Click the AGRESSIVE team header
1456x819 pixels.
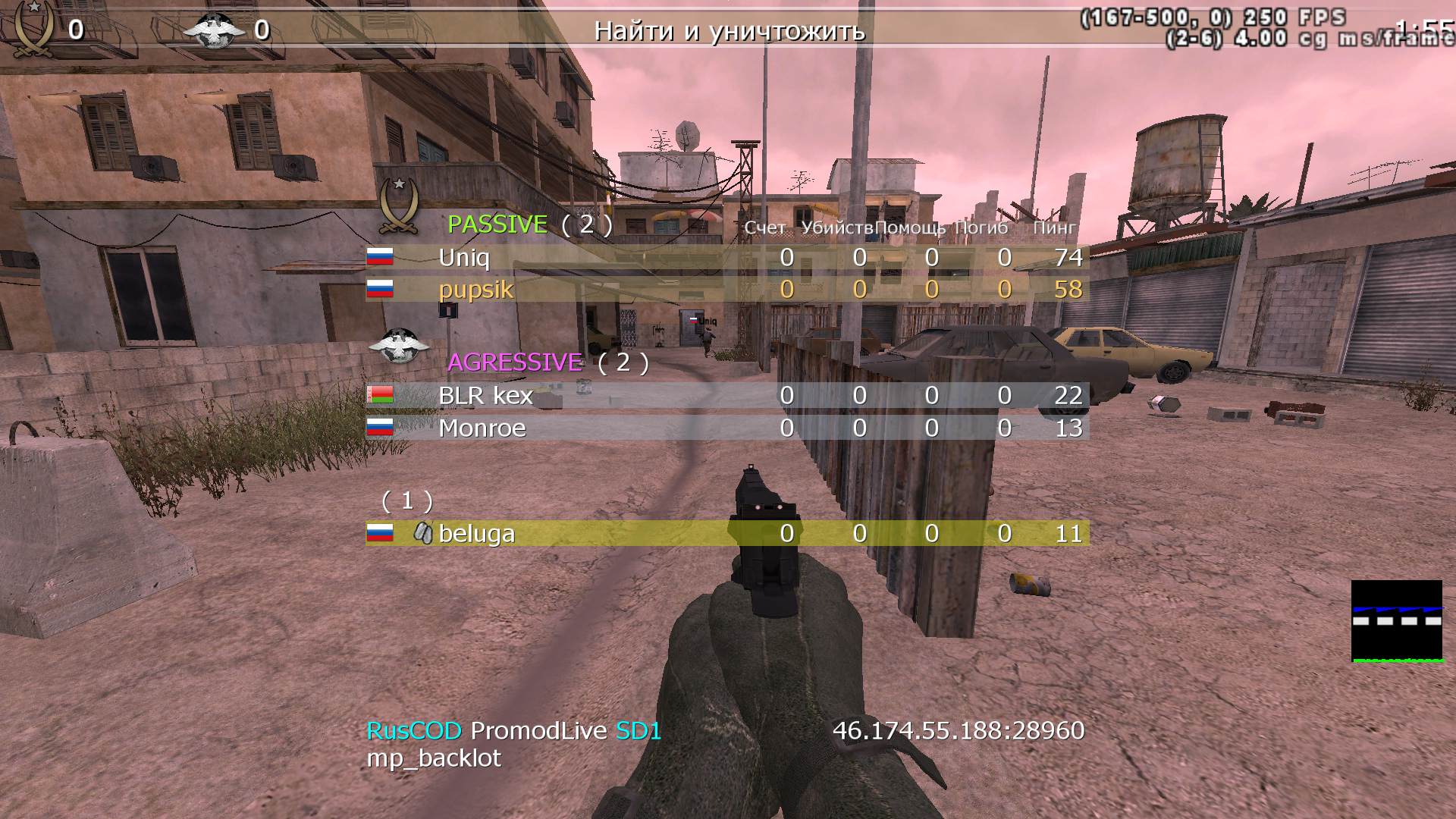tap(515, 362)
